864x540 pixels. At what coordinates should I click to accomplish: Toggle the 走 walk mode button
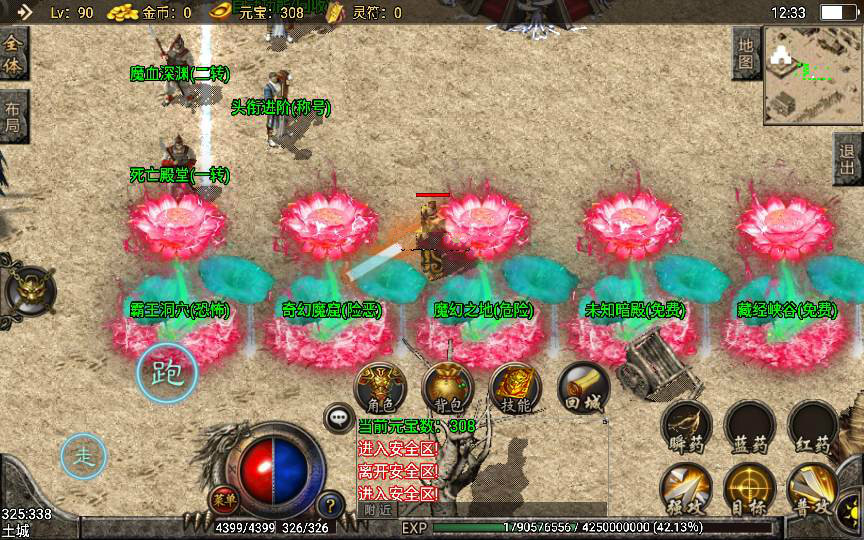pyautogui.click(x=84, y=457)
